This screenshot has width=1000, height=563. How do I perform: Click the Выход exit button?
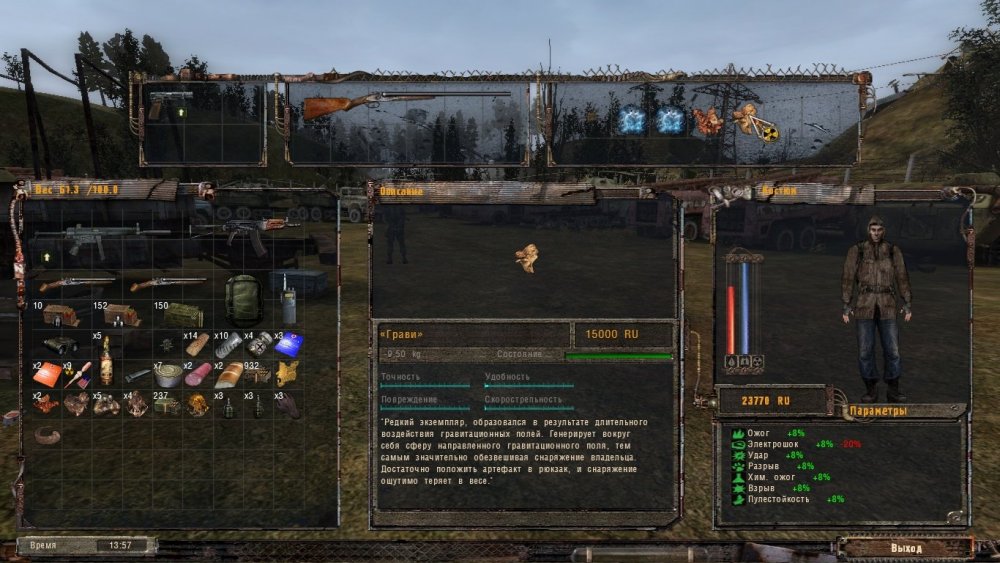(x=905, y=548)
